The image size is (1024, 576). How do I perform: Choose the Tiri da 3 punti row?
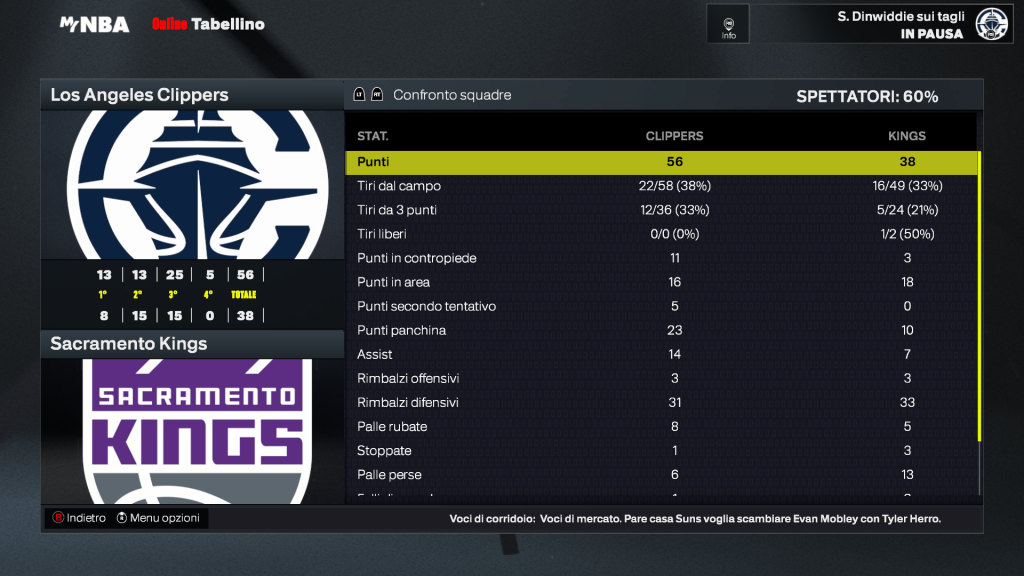pyautogui.click(x=660, y=210)
